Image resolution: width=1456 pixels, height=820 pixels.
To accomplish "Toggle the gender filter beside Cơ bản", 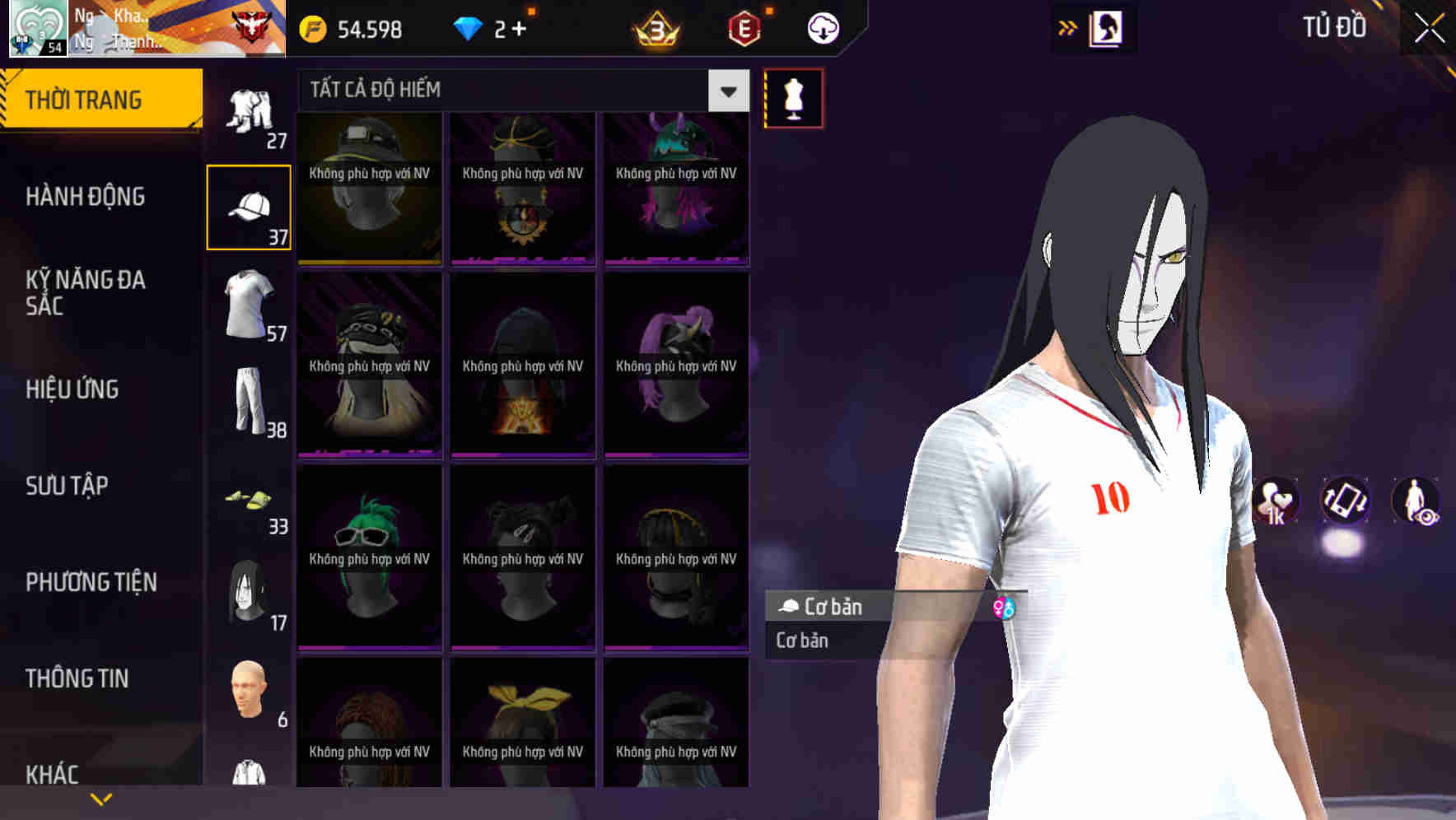I will point(1004,607).
